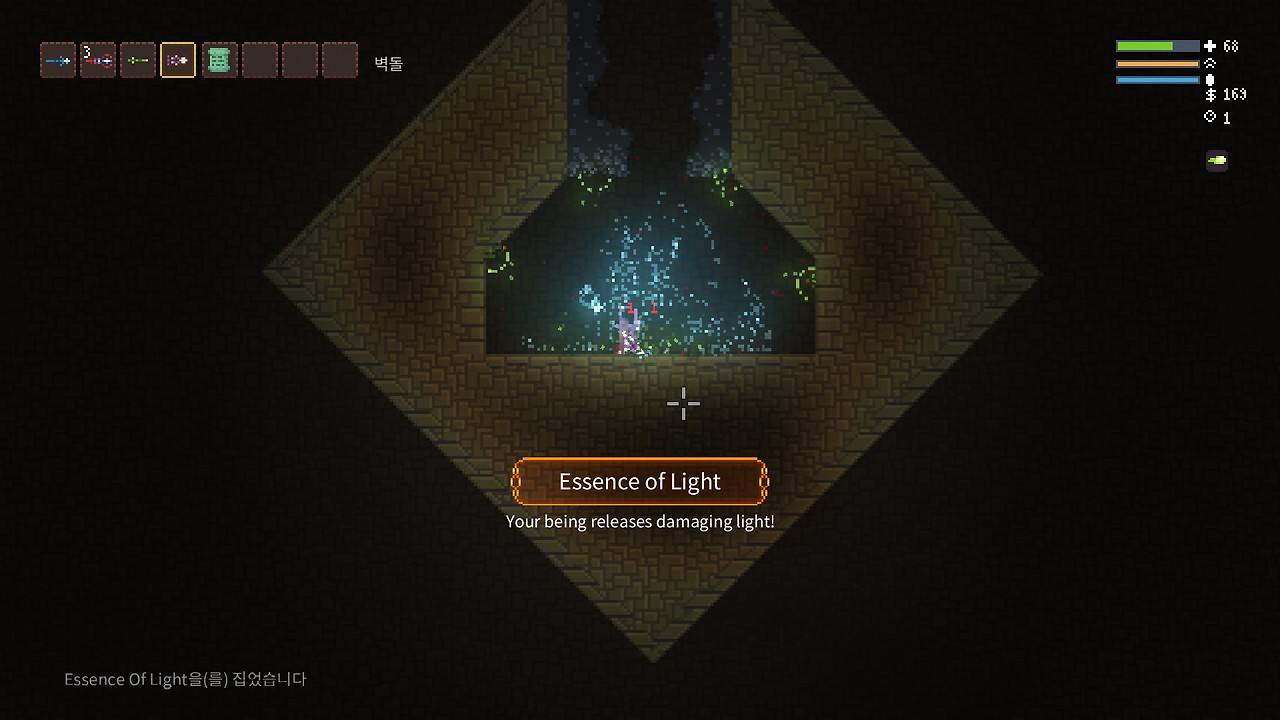Click the green perk icon below the stats
The height and width of the screenshot is (720, 1280).
pyautogui.click(x=1217, y=160)
